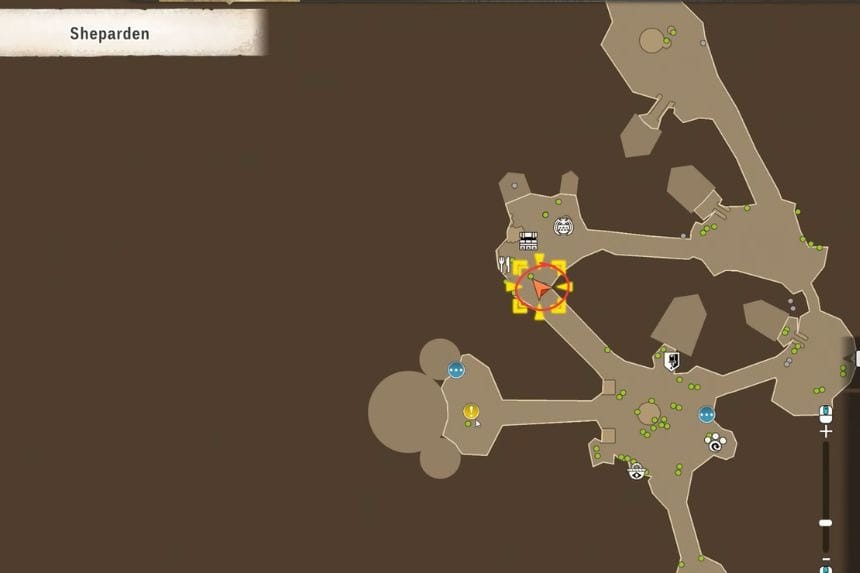Zoom out with the minus button
This screenshot has height=573, width=860.
tap(825, 558)
